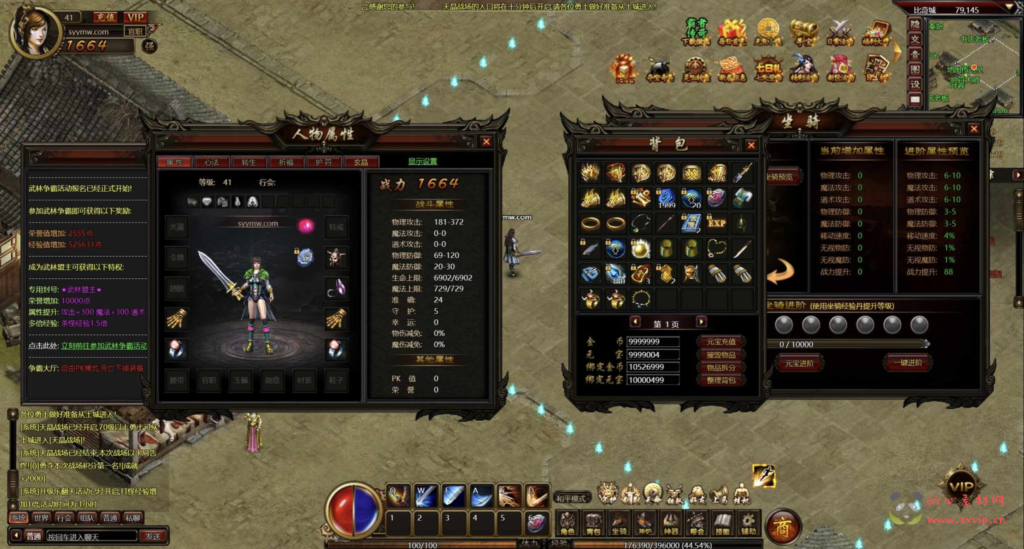Image resolution: width=1024 pixels, height=549 pixels.
Task: Switch to the 心法 tab
Action: point(211,162)
